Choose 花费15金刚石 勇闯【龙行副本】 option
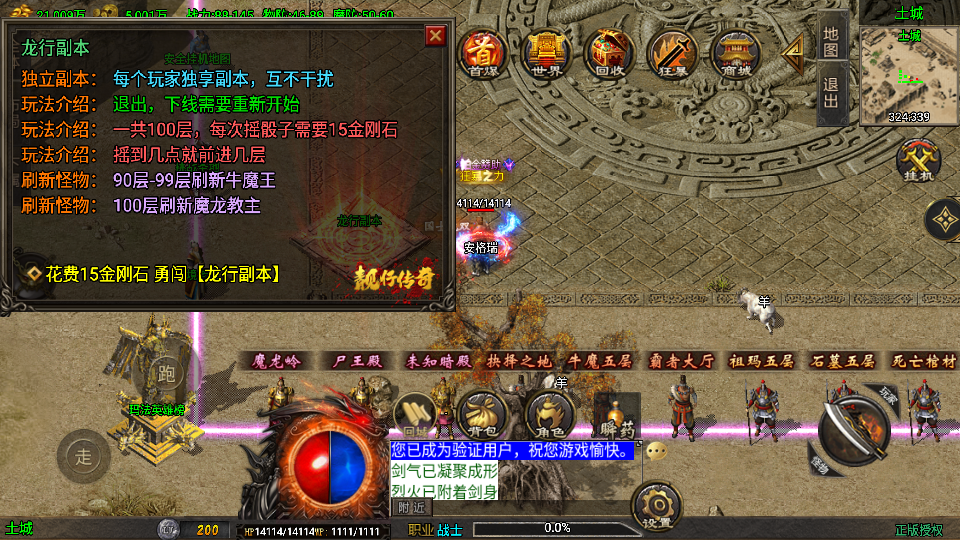 (162, 273)
